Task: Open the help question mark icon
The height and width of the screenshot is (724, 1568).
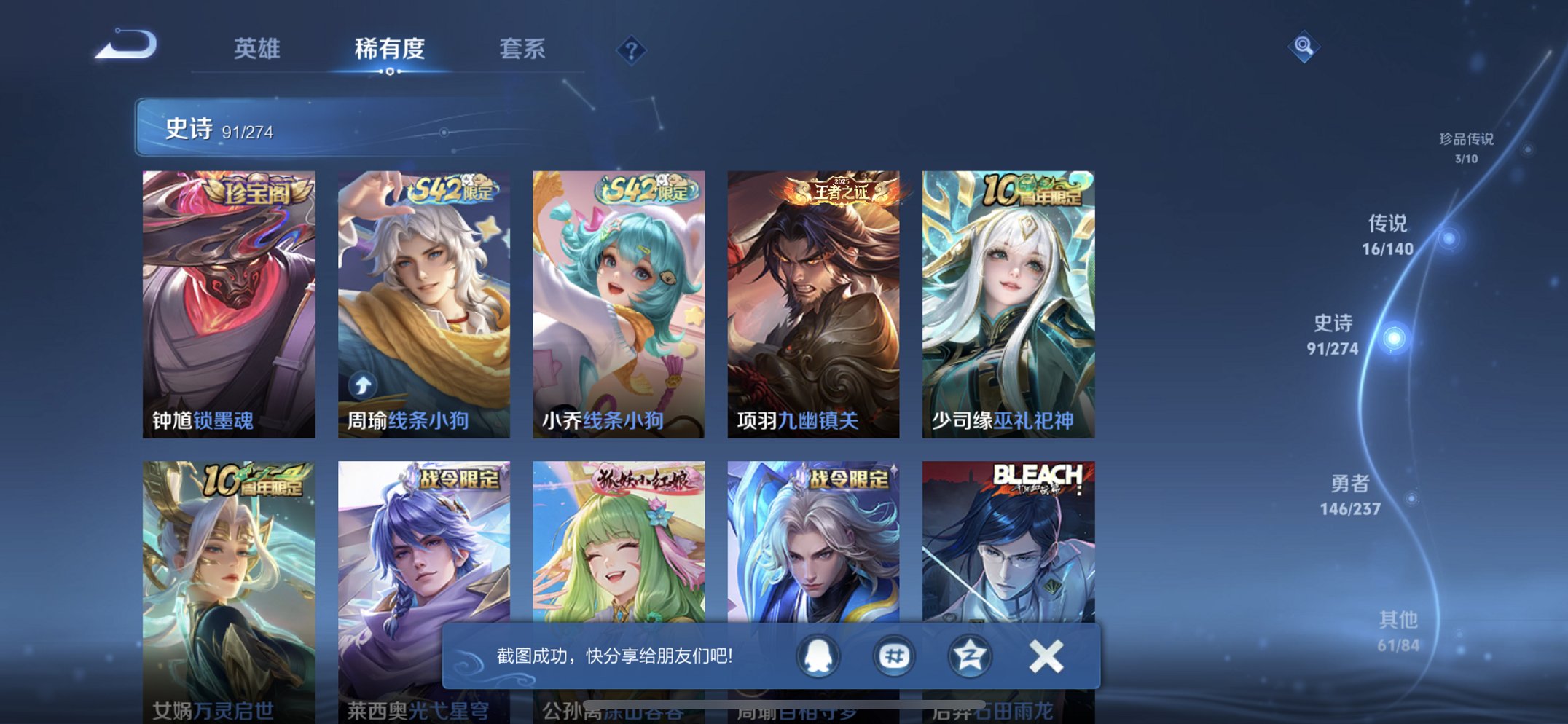Action: (631, 50)
